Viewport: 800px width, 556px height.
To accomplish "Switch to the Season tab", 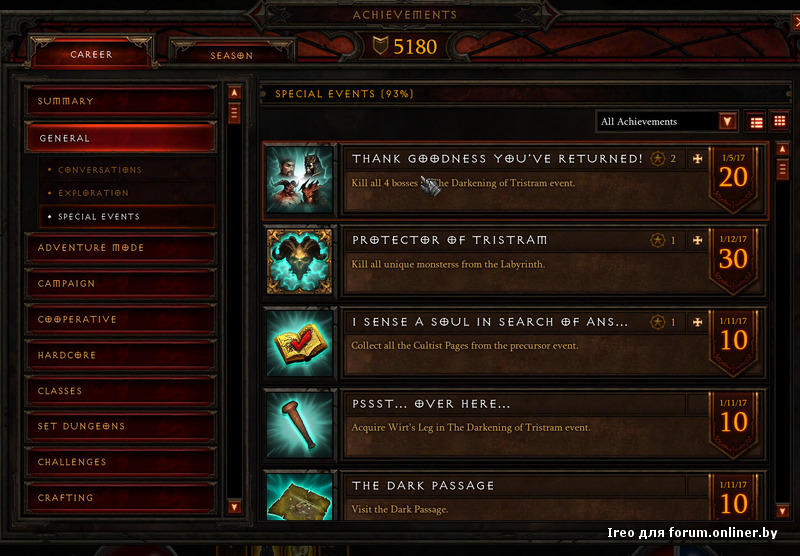I will pos(231,55).
